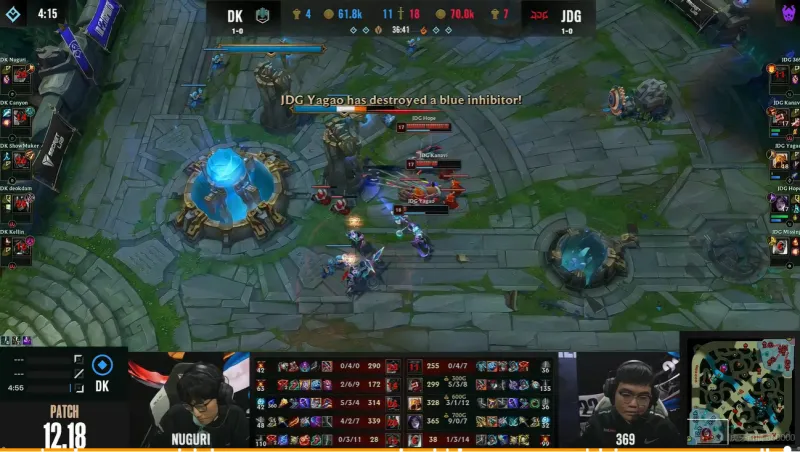The image size is (800, 452).
Task: Select JDG Missing's champion portrait
Action: pyautogui.click(x=780, y=246)
